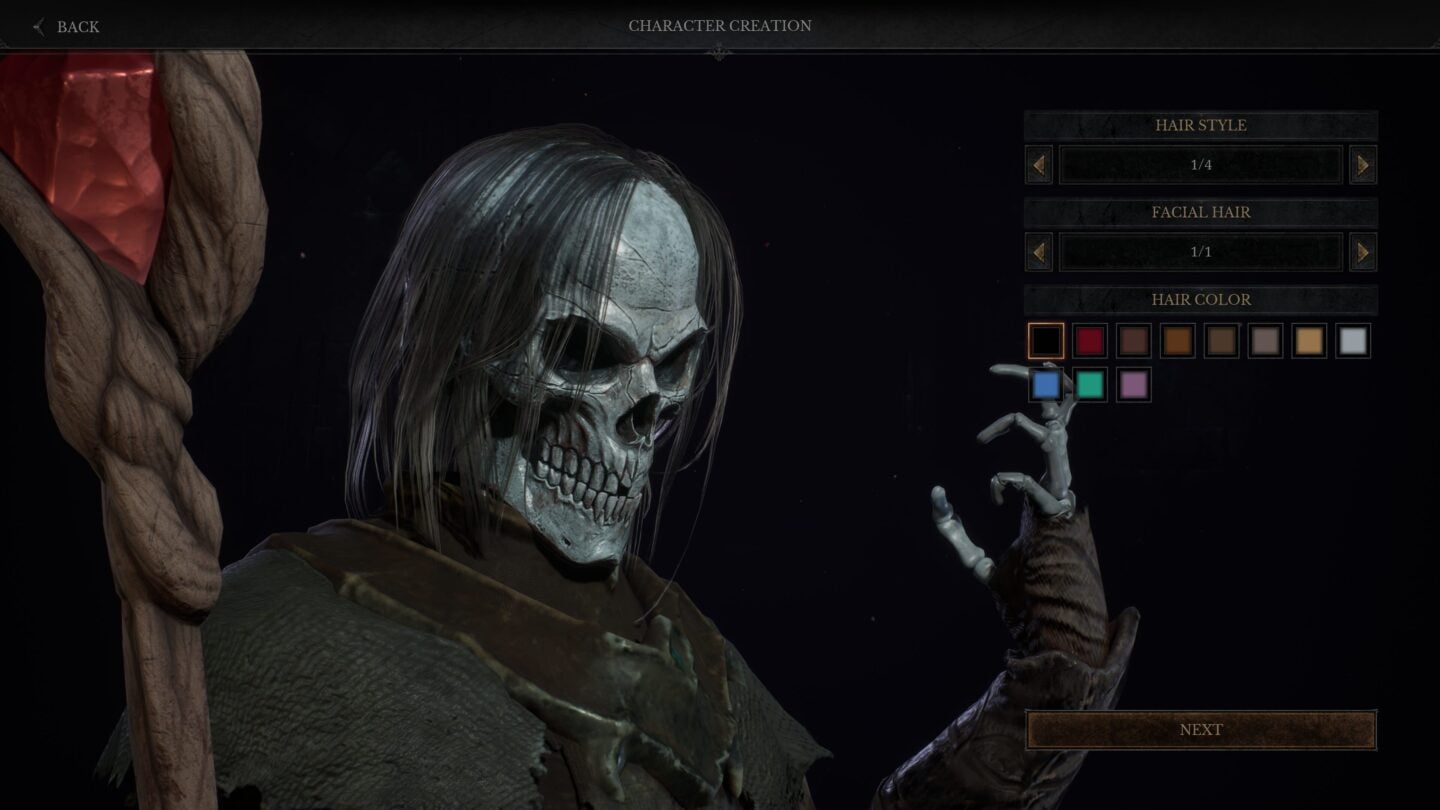Click the Hair Style counter field
Screen dimensions: 1440x810
tap(1200, 164)
